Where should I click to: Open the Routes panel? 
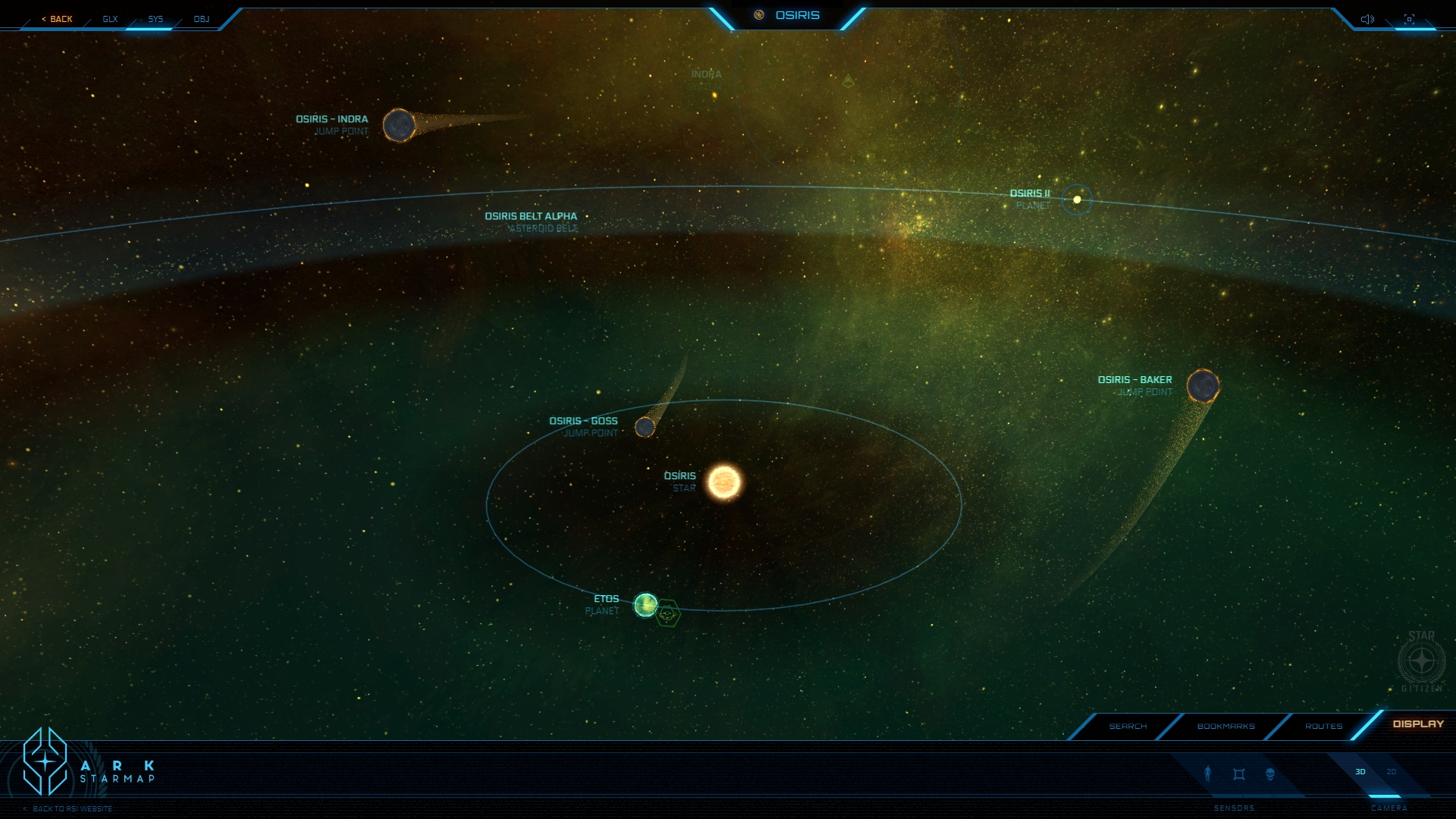[x=1323, y=726]
